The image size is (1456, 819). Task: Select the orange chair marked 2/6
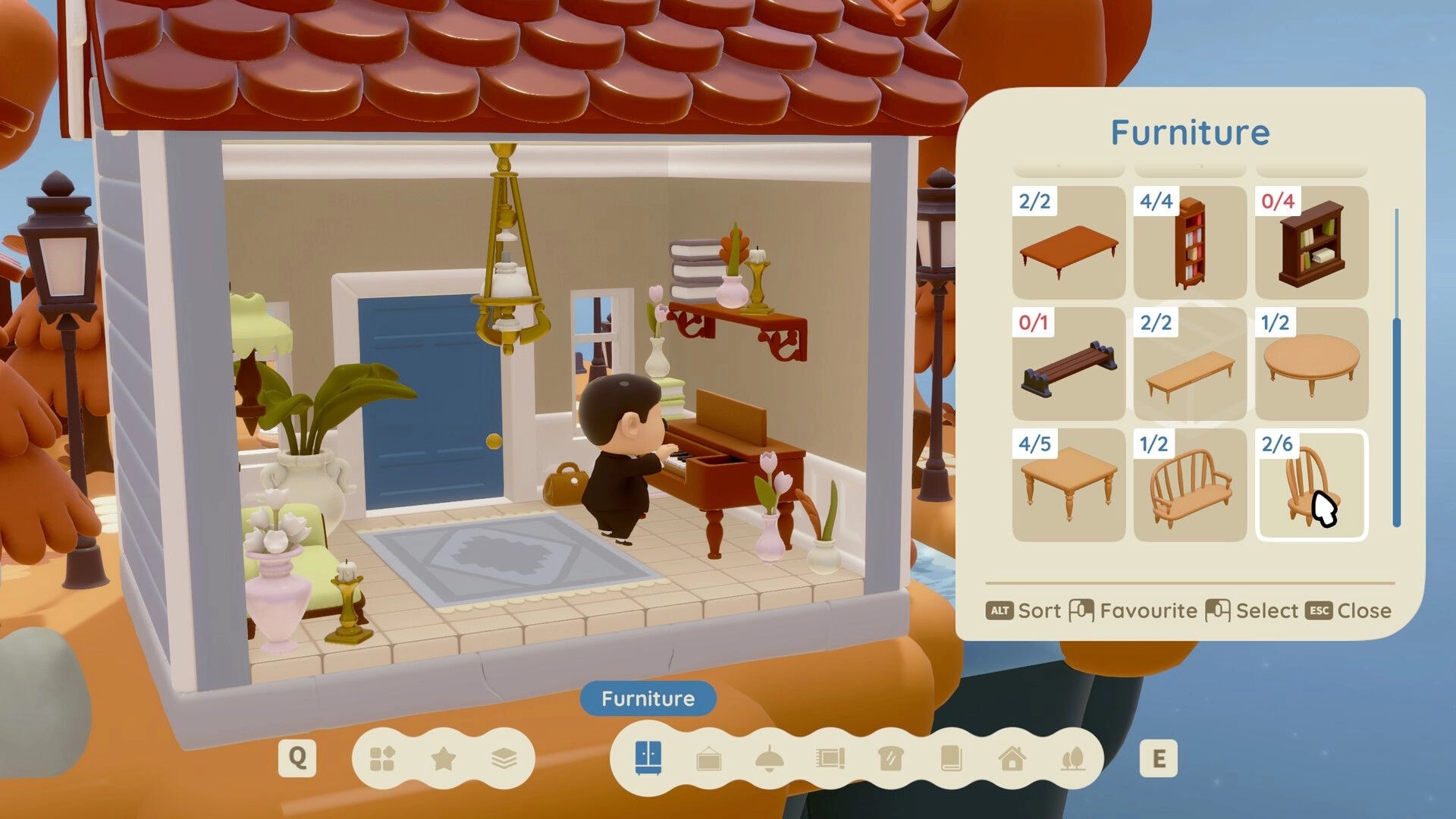click(x=1311, y=489)
